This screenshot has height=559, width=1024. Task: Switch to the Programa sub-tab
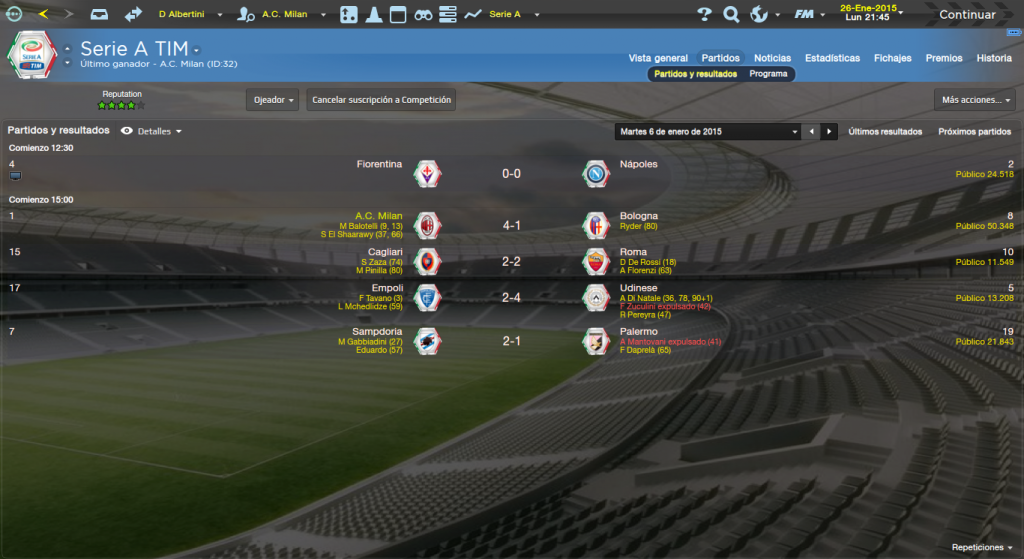click(x=768, y=74)
